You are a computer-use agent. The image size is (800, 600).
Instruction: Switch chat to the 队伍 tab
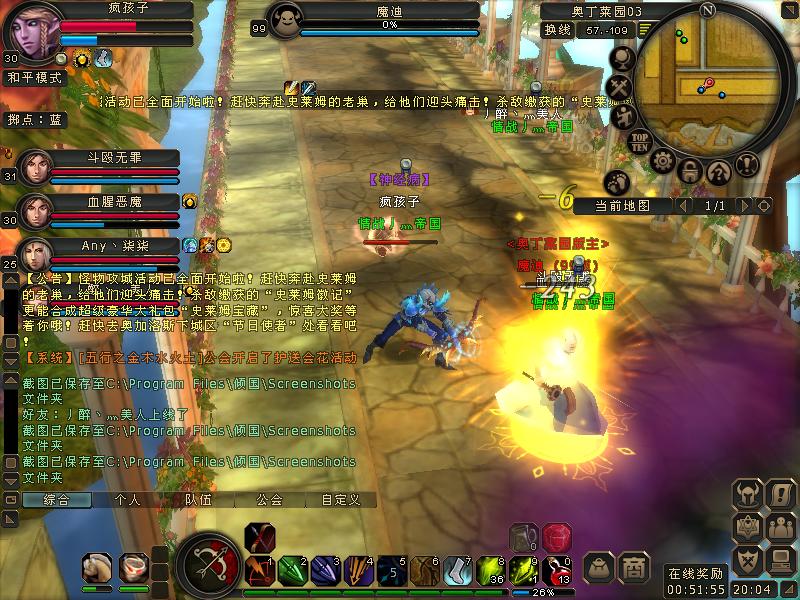click(198, 499)
